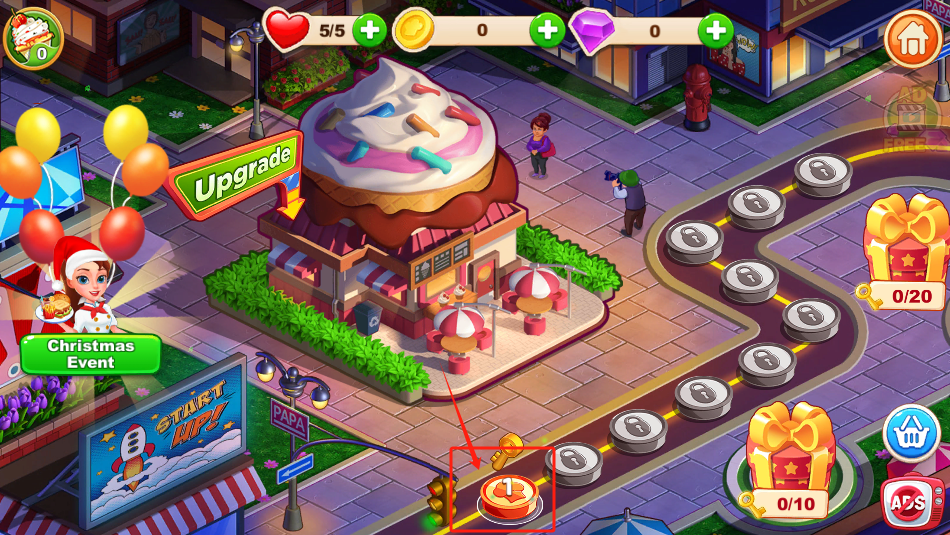This screenshot has height=535, width=950.
Task: Open the cake collection icon
Action: tap(34, 36)
